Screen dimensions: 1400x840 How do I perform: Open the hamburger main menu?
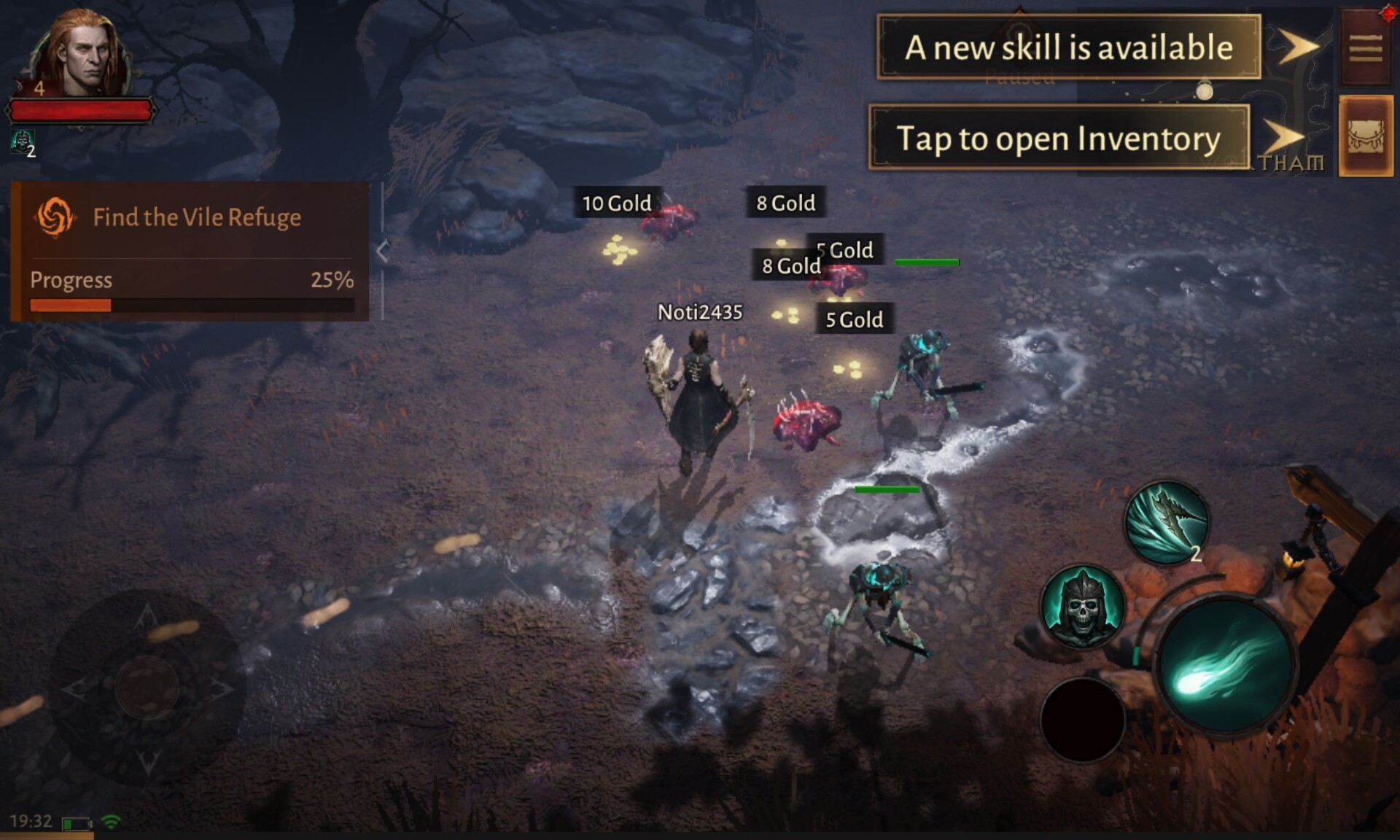tap(1365, 48)
